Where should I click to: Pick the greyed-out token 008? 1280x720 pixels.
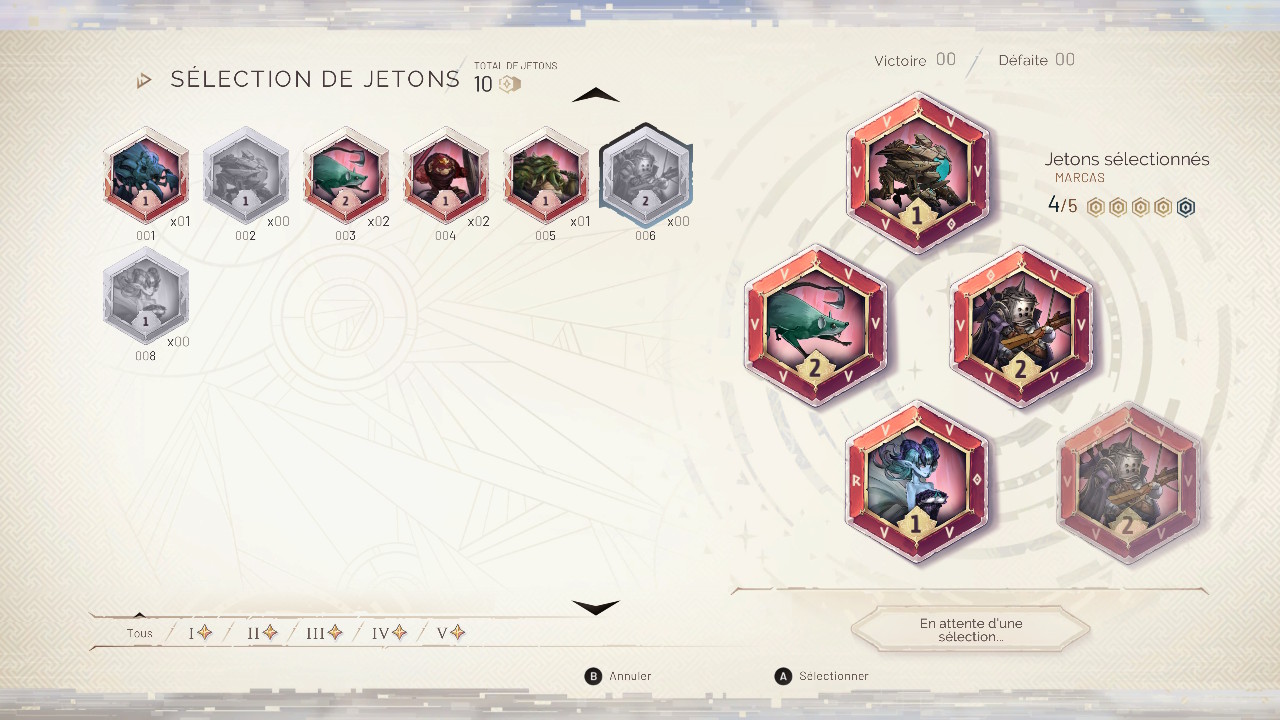pos(146,296)
